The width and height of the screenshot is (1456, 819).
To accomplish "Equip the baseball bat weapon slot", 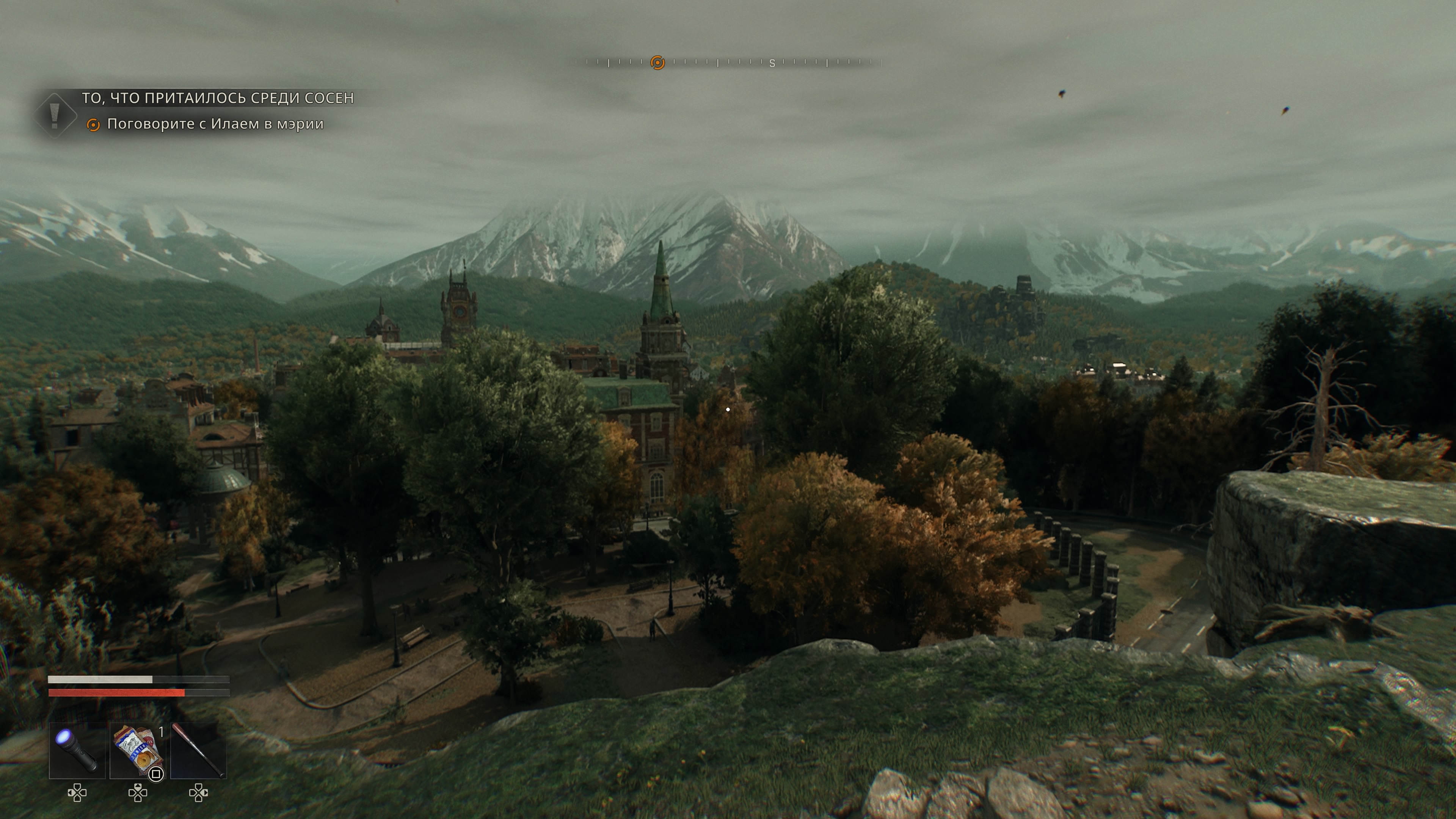I will [198, 751].
